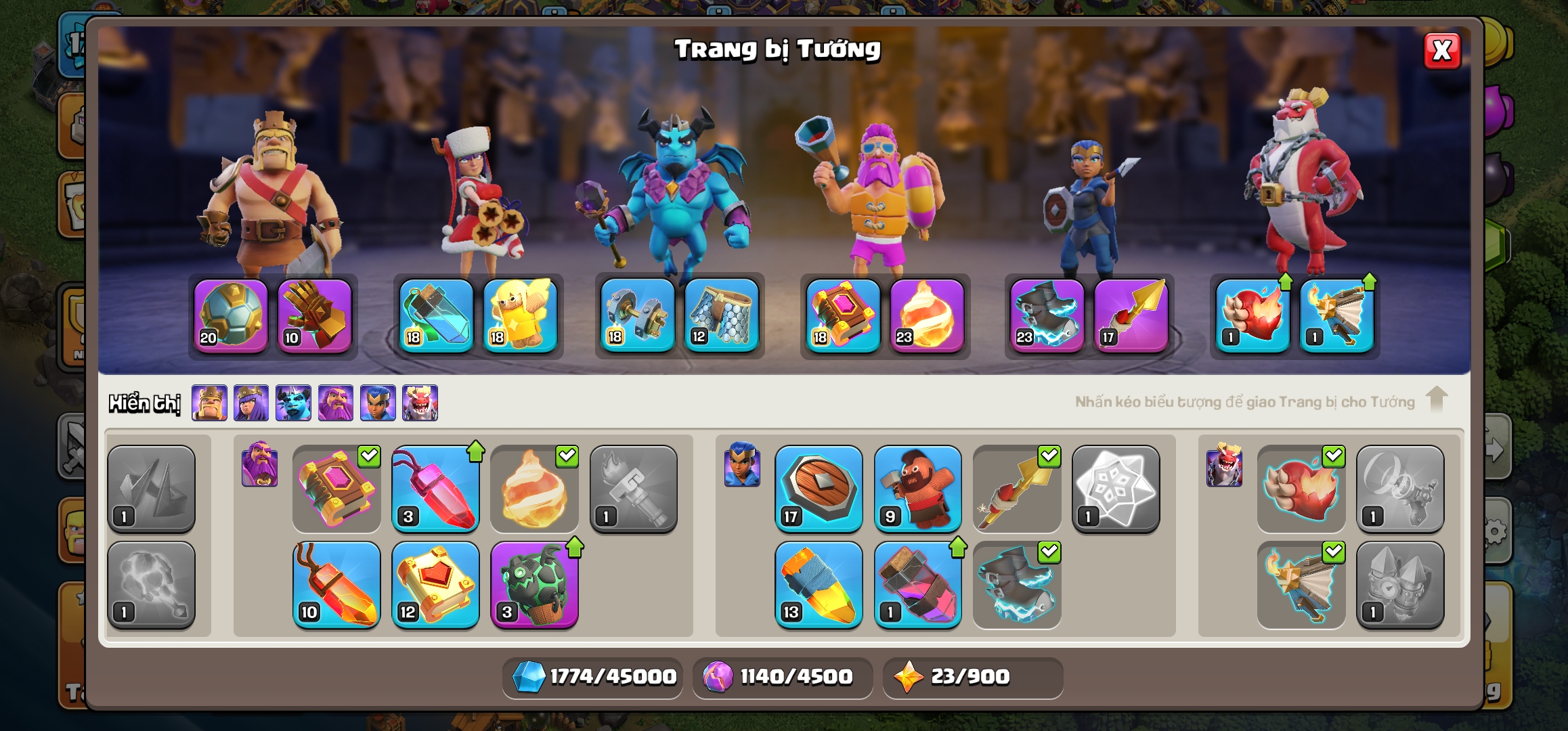Screen dimensions: 1568x731
Task: Choose the equipped electro boots slot
Action: [x=1047, y=316]
